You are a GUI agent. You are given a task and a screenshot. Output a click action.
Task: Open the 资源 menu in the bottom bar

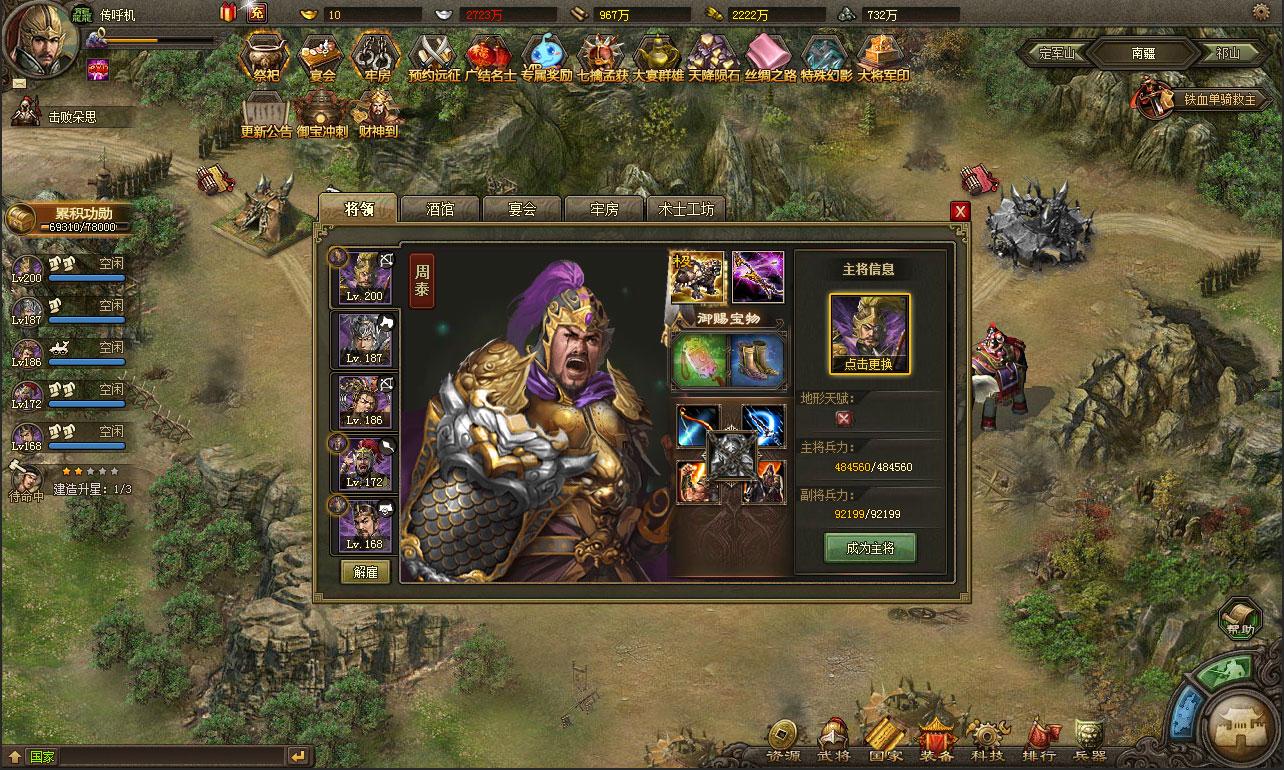(x=783, y=742)
